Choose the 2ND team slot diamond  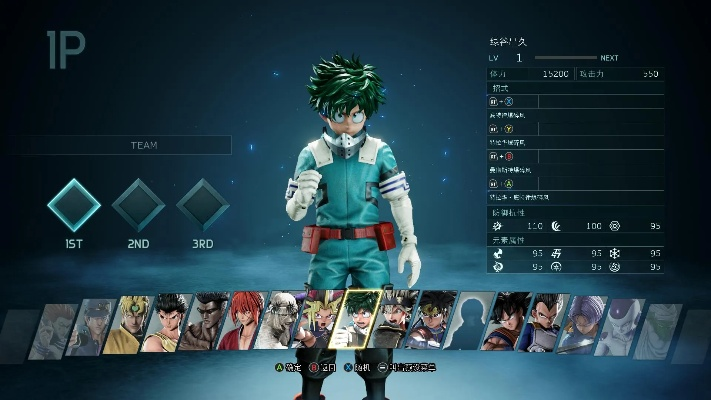[x=138, y=205]
